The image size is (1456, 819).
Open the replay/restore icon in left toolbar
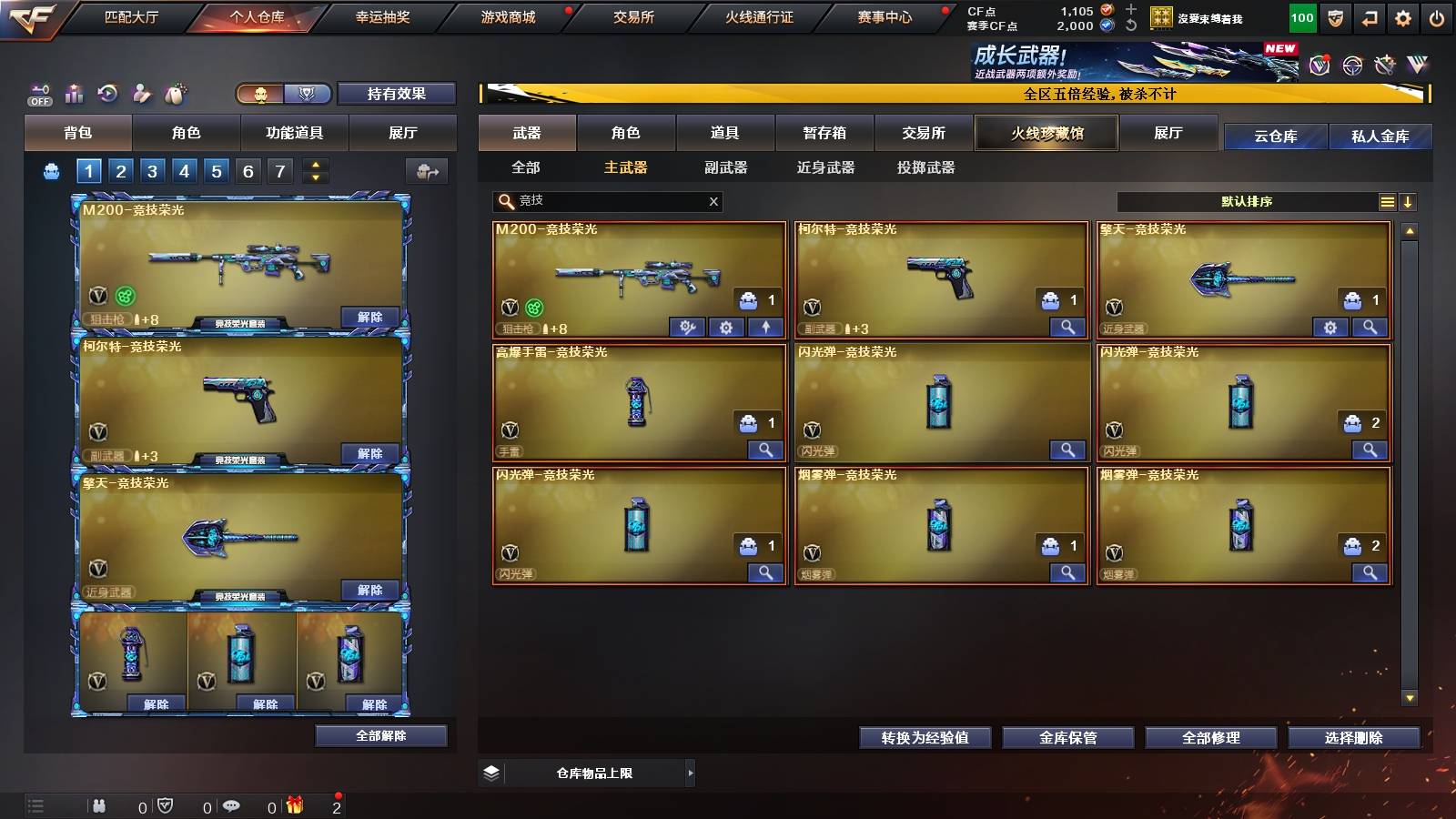(x=106, y=92)
